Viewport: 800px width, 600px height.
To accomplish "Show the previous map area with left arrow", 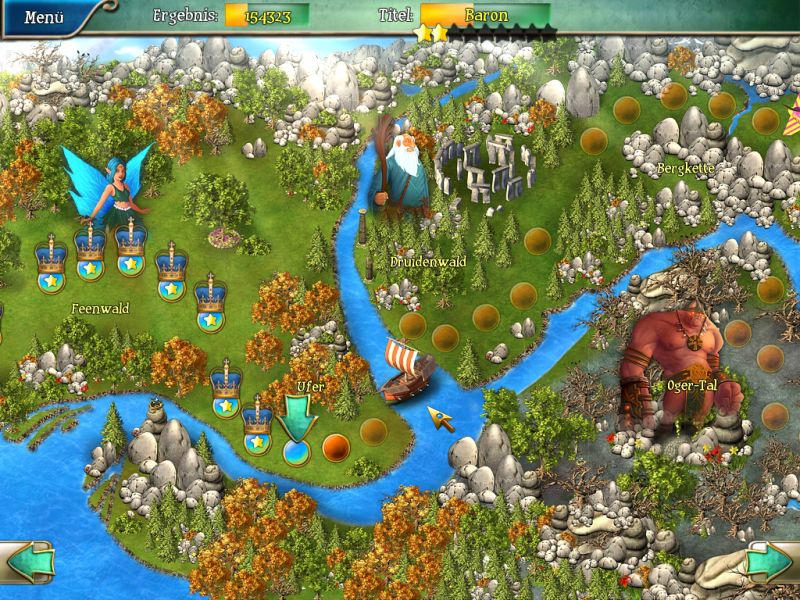I will [x=27, y=562].
